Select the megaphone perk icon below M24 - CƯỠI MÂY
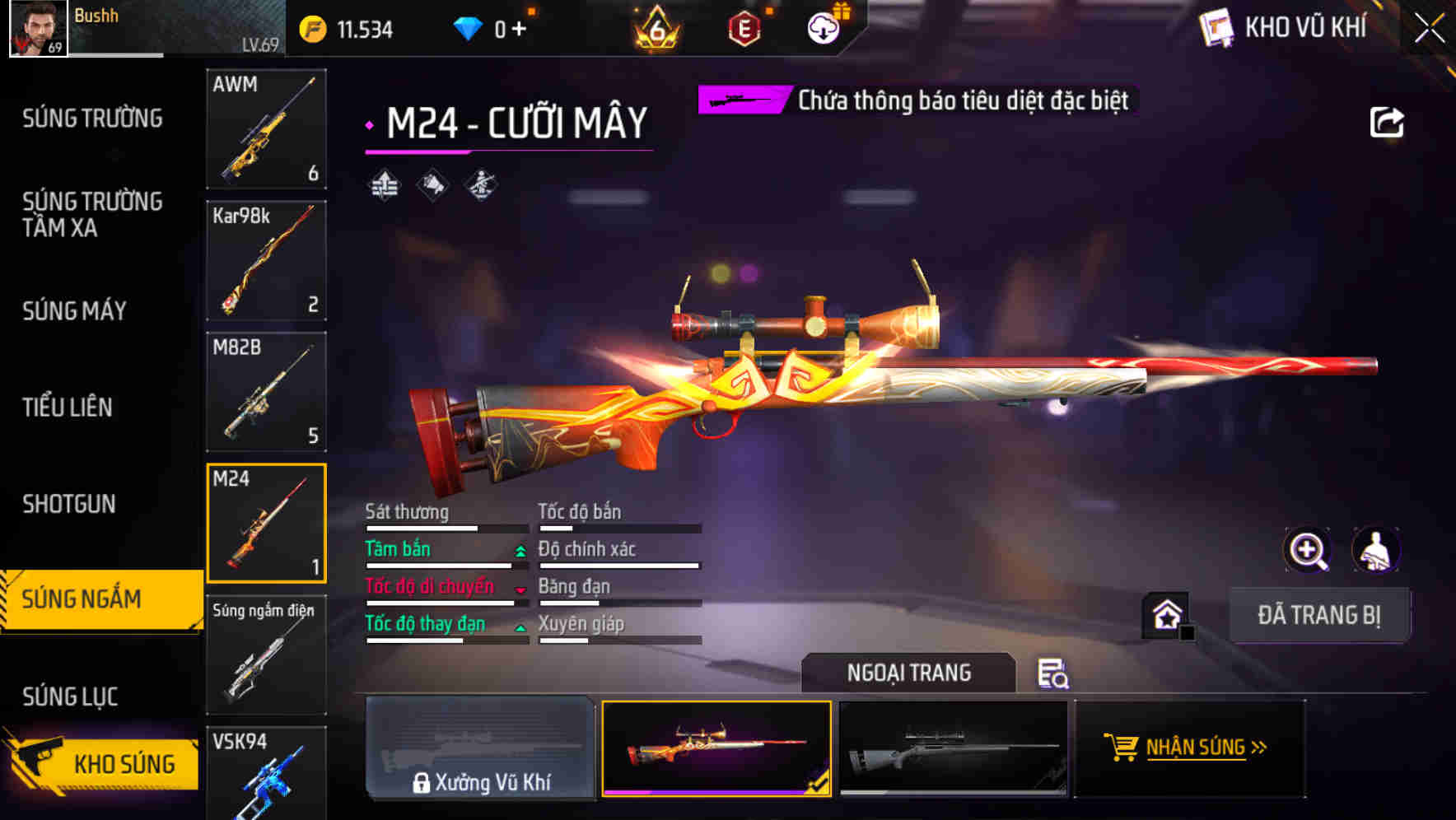 [434, 184]
